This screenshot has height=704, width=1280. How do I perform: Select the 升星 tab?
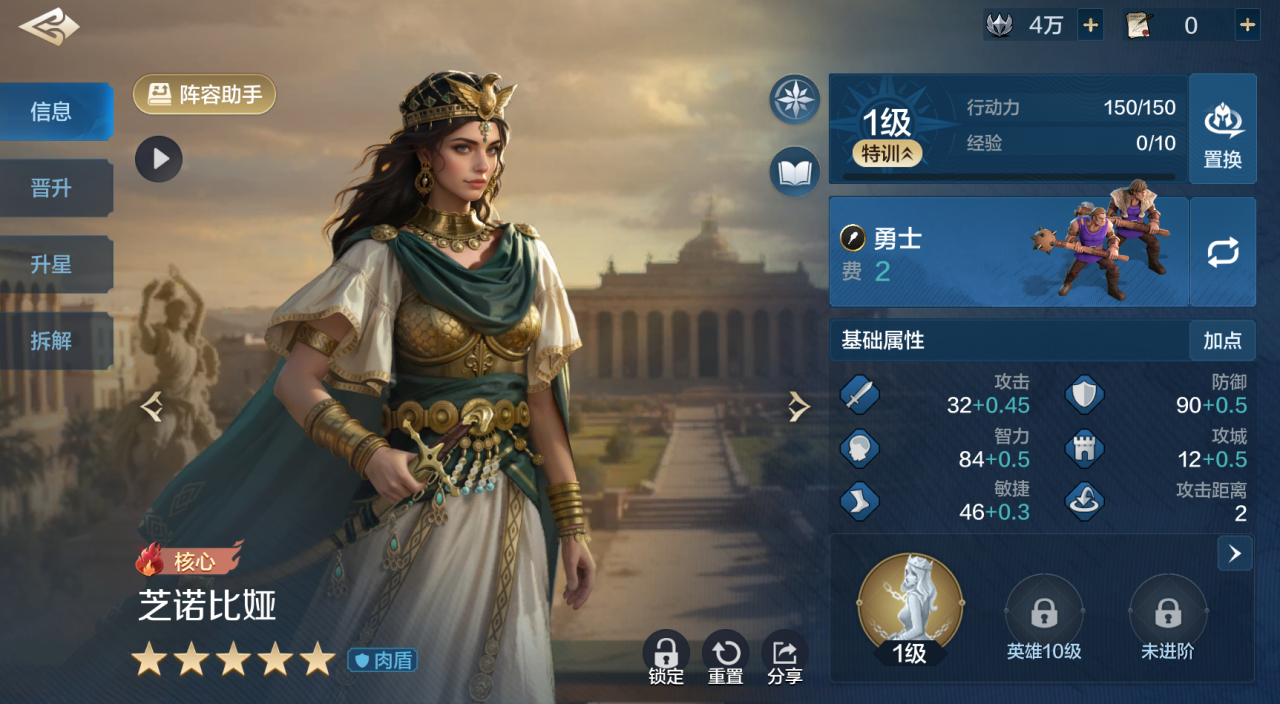click(52, 265)
